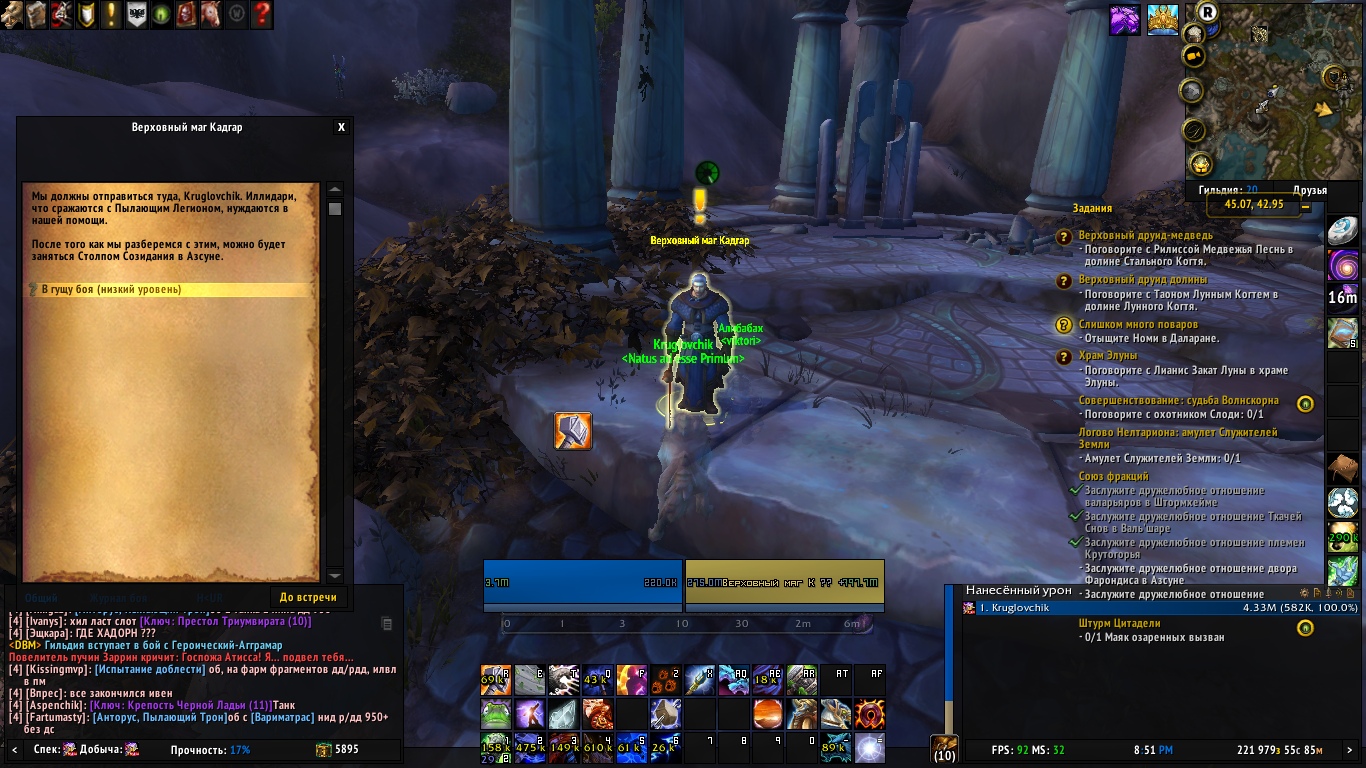
Task: Open the "Верховный друид-медведь" tracked quest
Action: (x=1145, y=235)
